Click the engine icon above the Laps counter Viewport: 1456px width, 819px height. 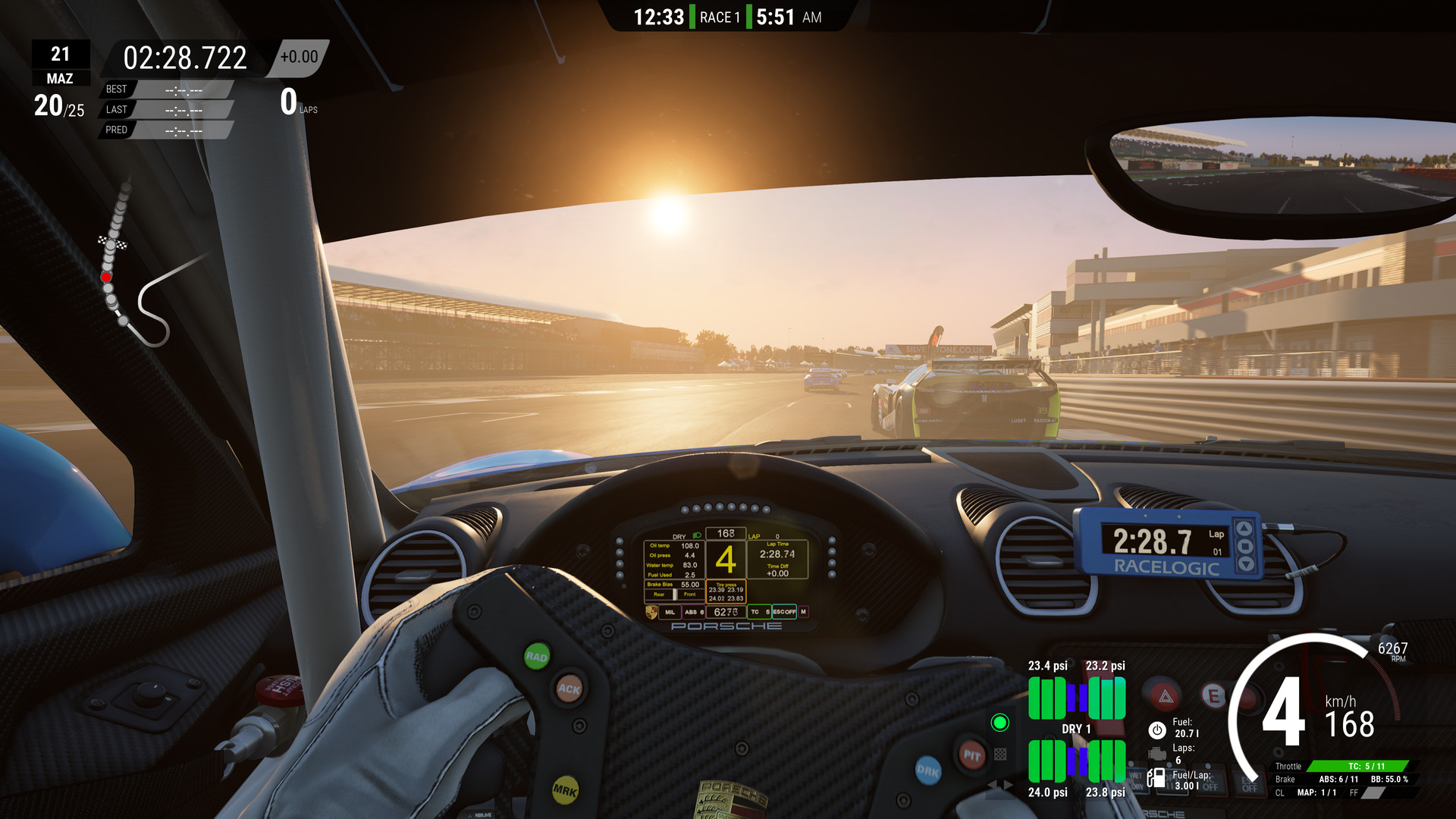click(1158, 755)
